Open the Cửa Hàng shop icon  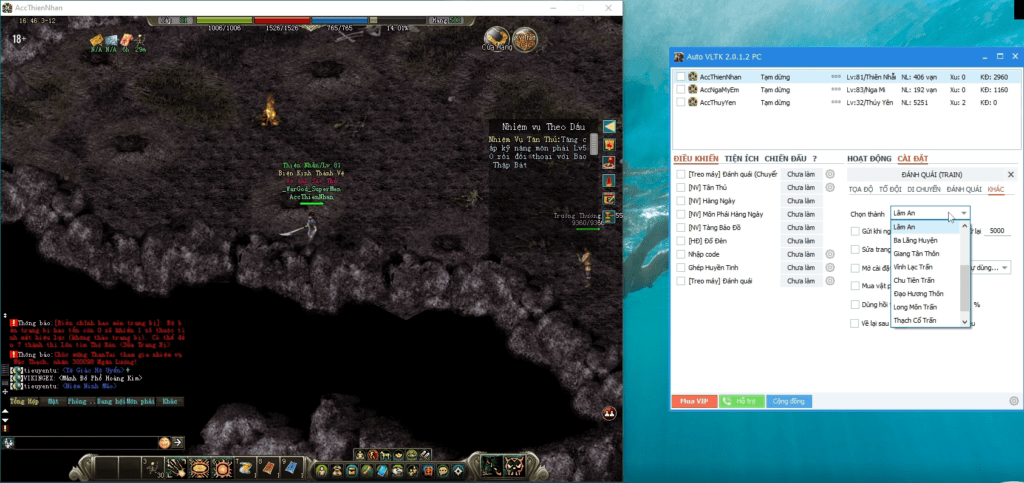[496, 41]
